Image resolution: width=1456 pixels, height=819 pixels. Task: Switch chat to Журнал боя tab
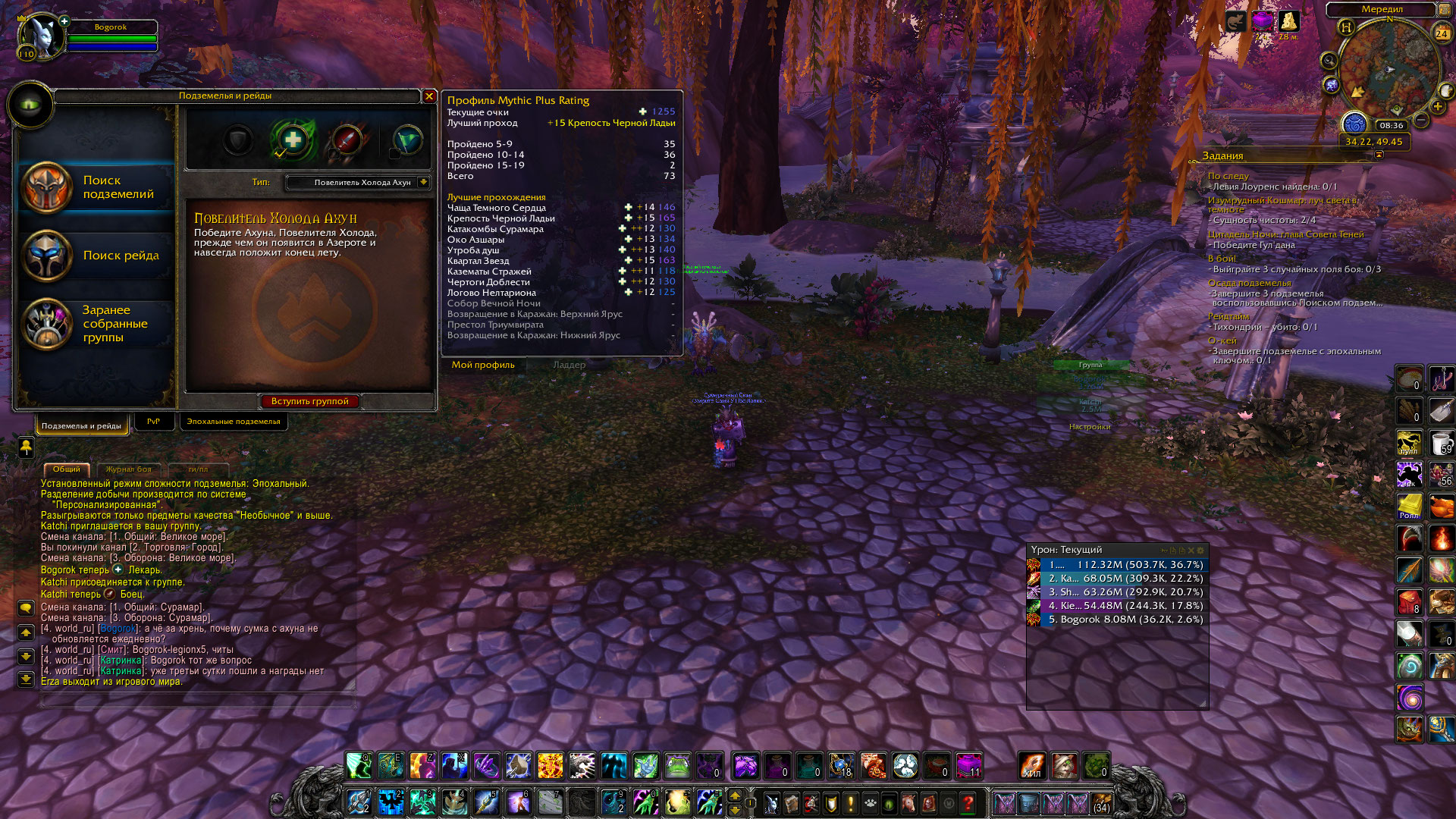pos(128,469)
